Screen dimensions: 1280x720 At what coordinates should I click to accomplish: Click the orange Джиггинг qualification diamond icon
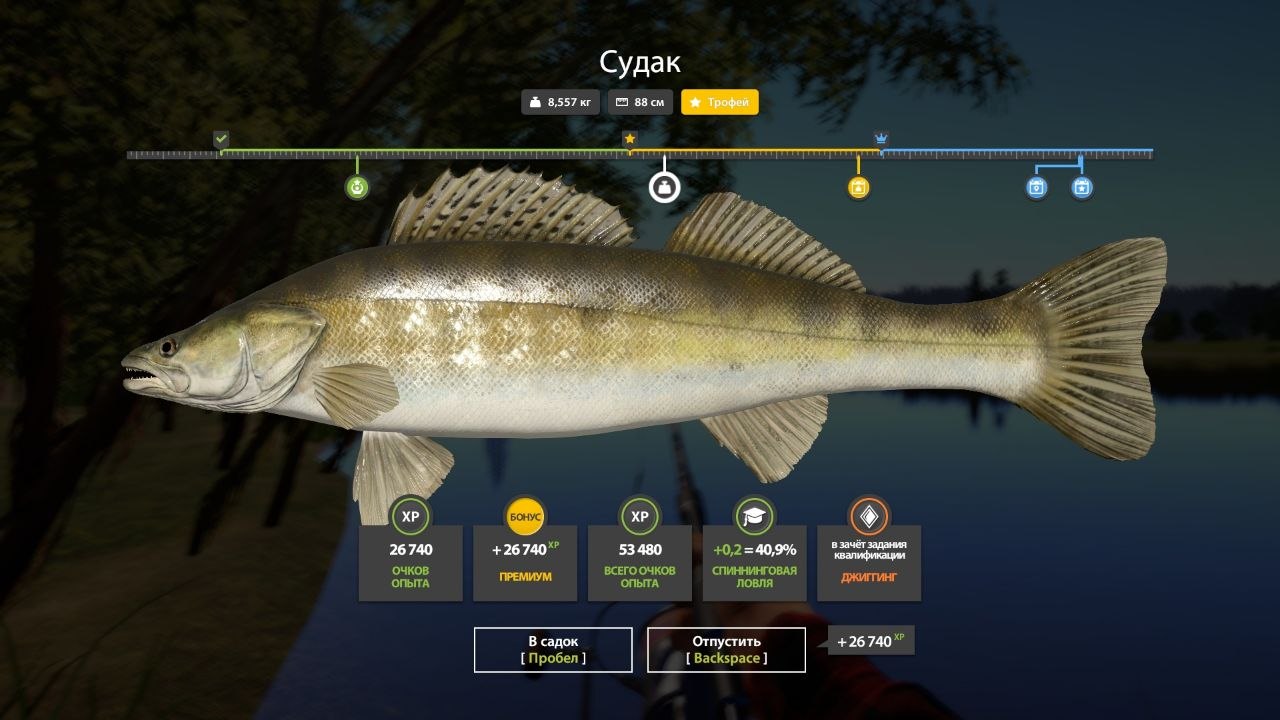click(x=869, y=517)
